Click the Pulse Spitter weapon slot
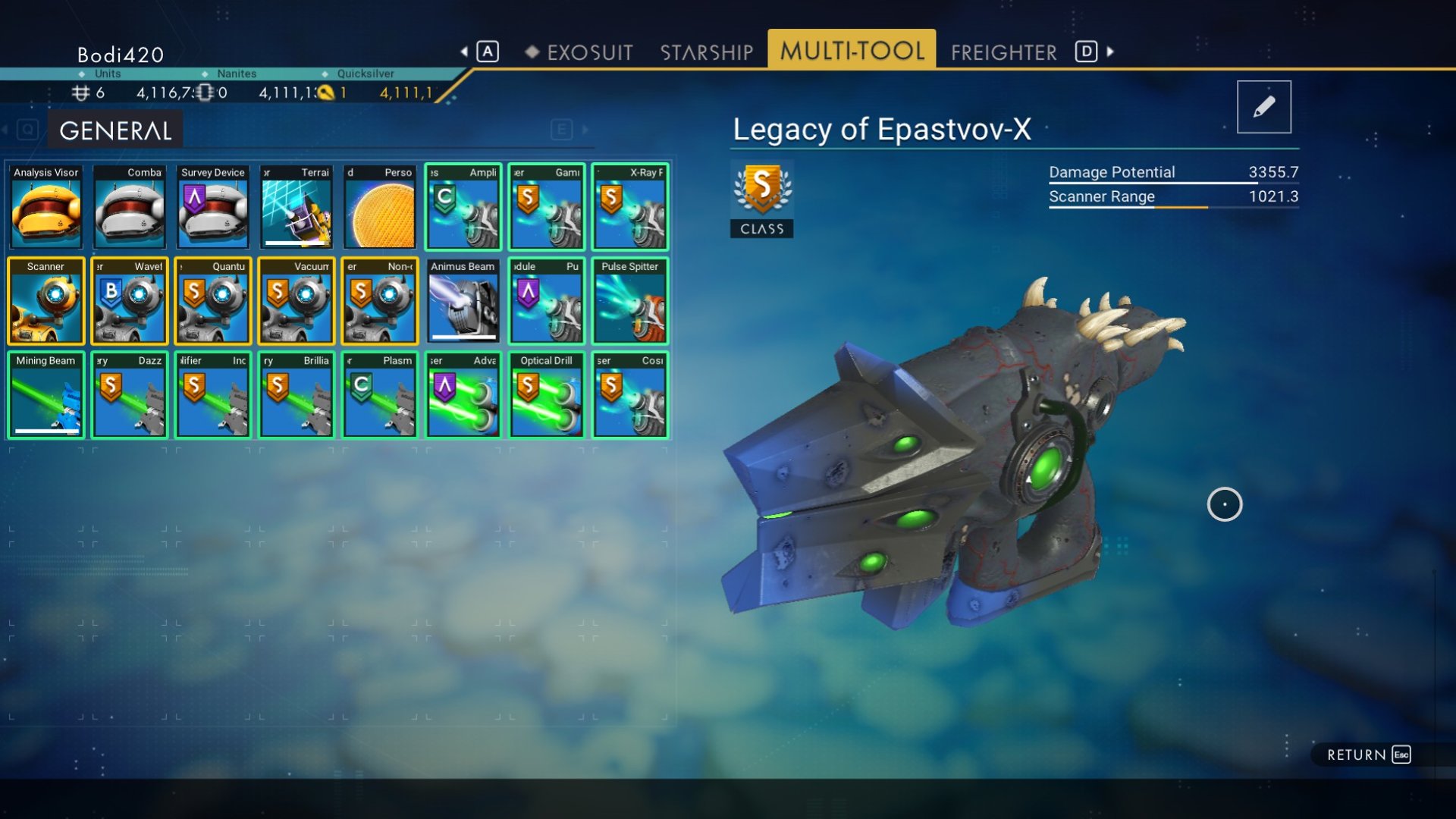The width and height of the screenshot is (1456, 819). pos(630,301)
